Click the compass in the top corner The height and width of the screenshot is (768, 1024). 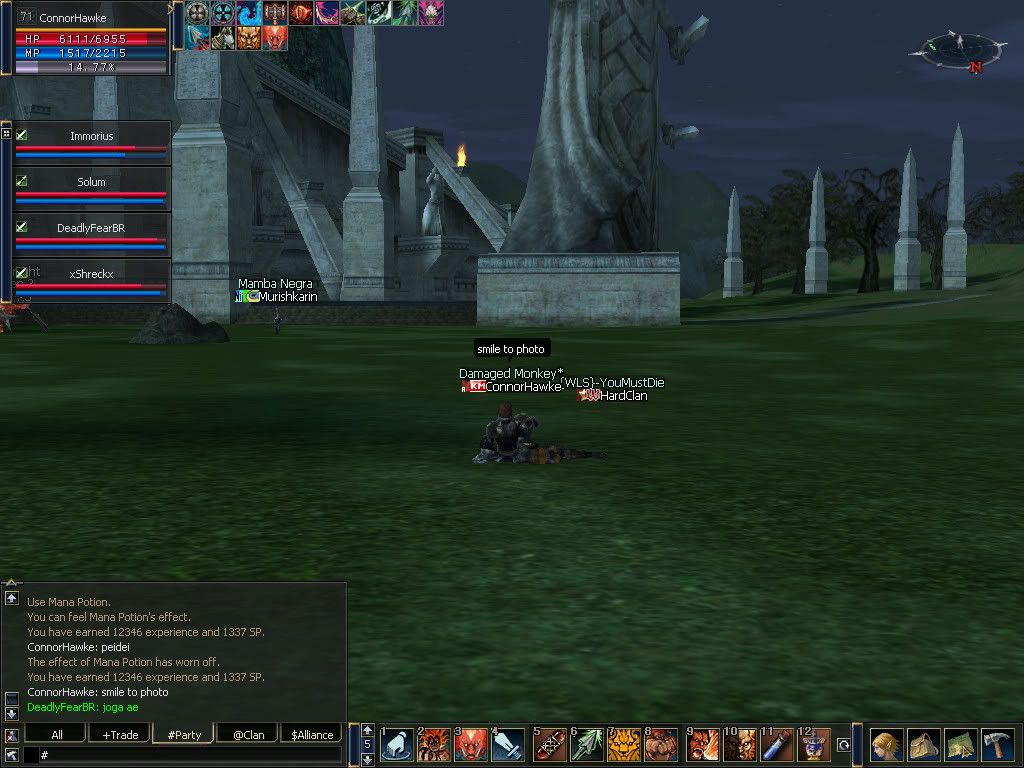click(x=957, y=48)
